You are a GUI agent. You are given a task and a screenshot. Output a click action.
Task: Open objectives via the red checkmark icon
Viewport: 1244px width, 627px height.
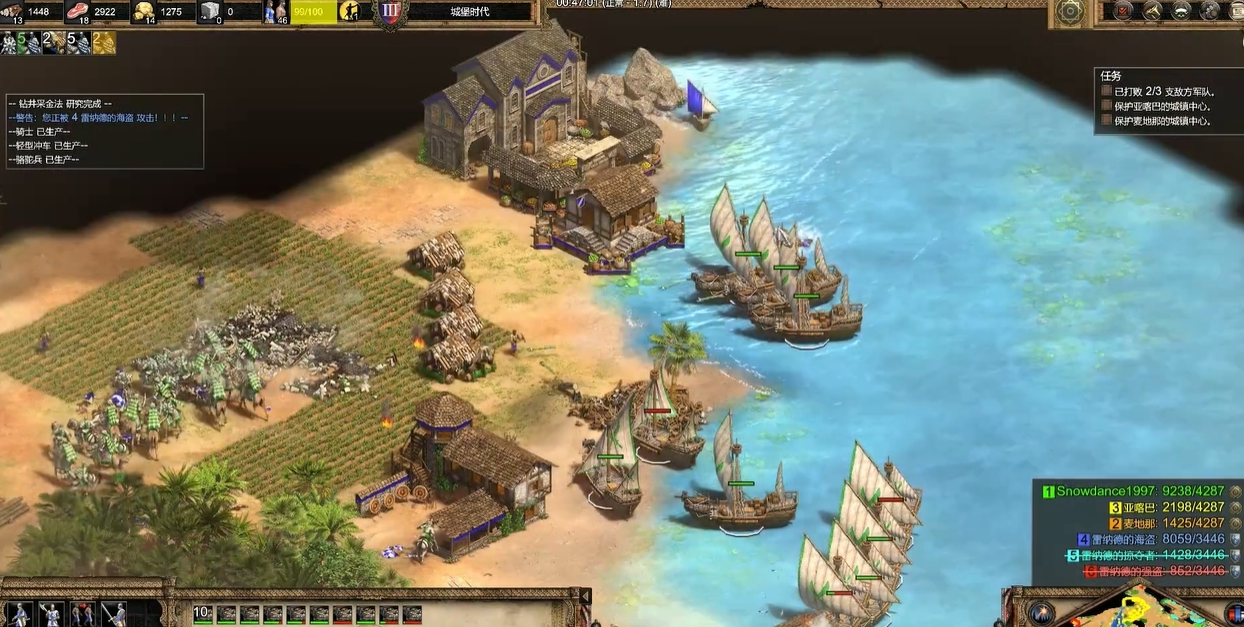coord(1123,11)
